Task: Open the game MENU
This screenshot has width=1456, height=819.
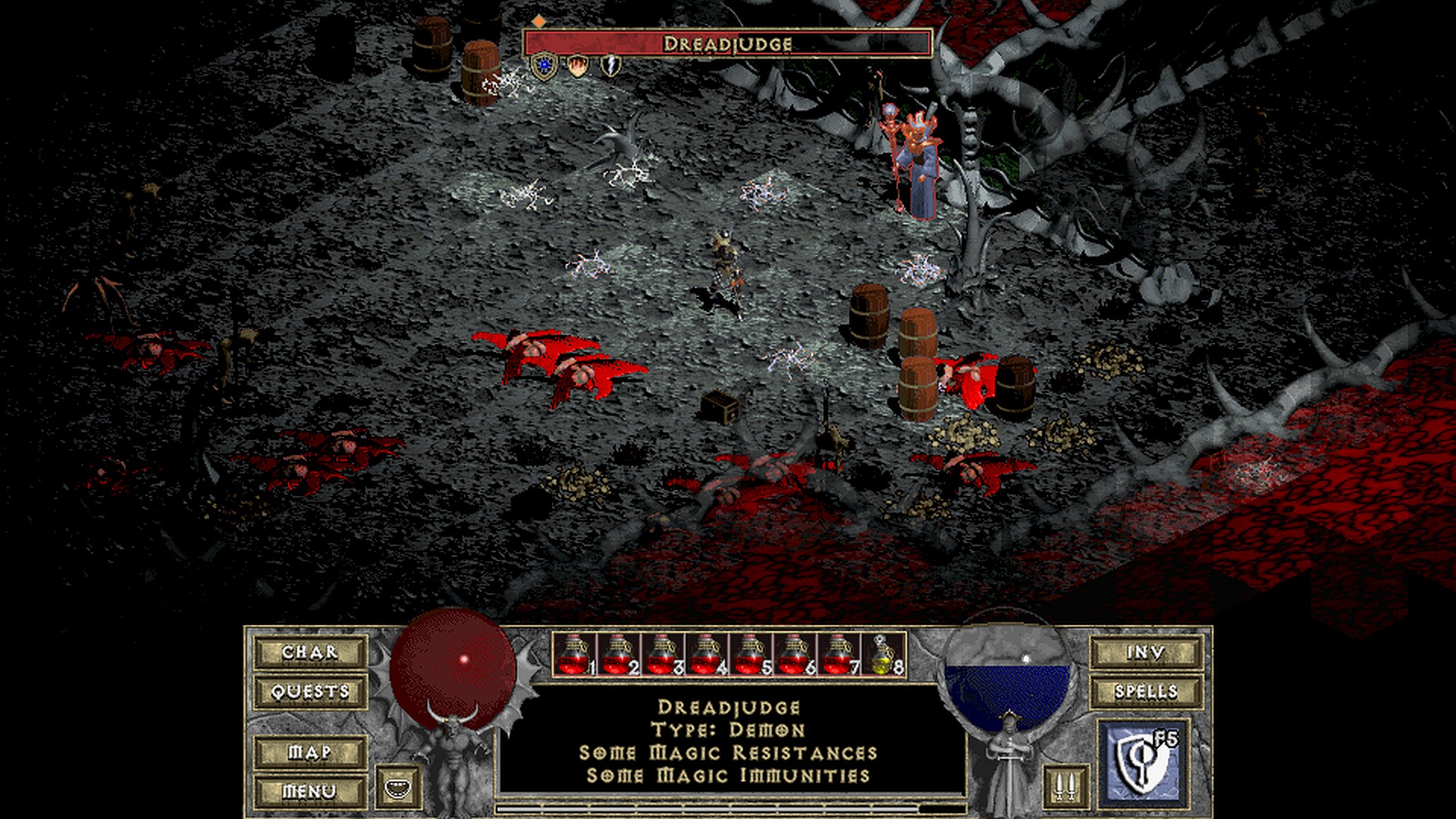Action: click(x=310, y=791)
